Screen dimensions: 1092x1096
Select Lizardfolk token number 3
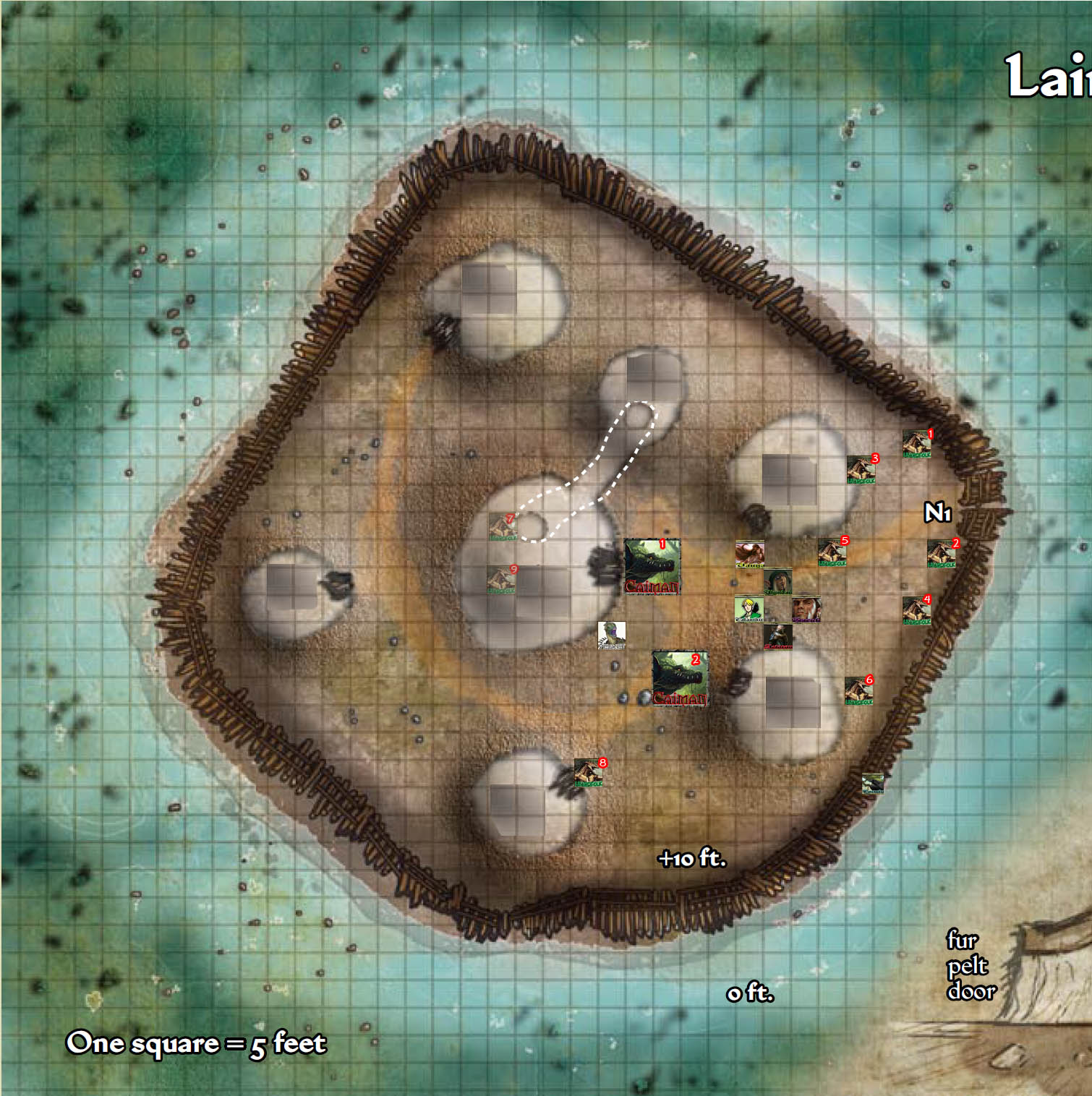pyautogui.click(x=861, y=470)
